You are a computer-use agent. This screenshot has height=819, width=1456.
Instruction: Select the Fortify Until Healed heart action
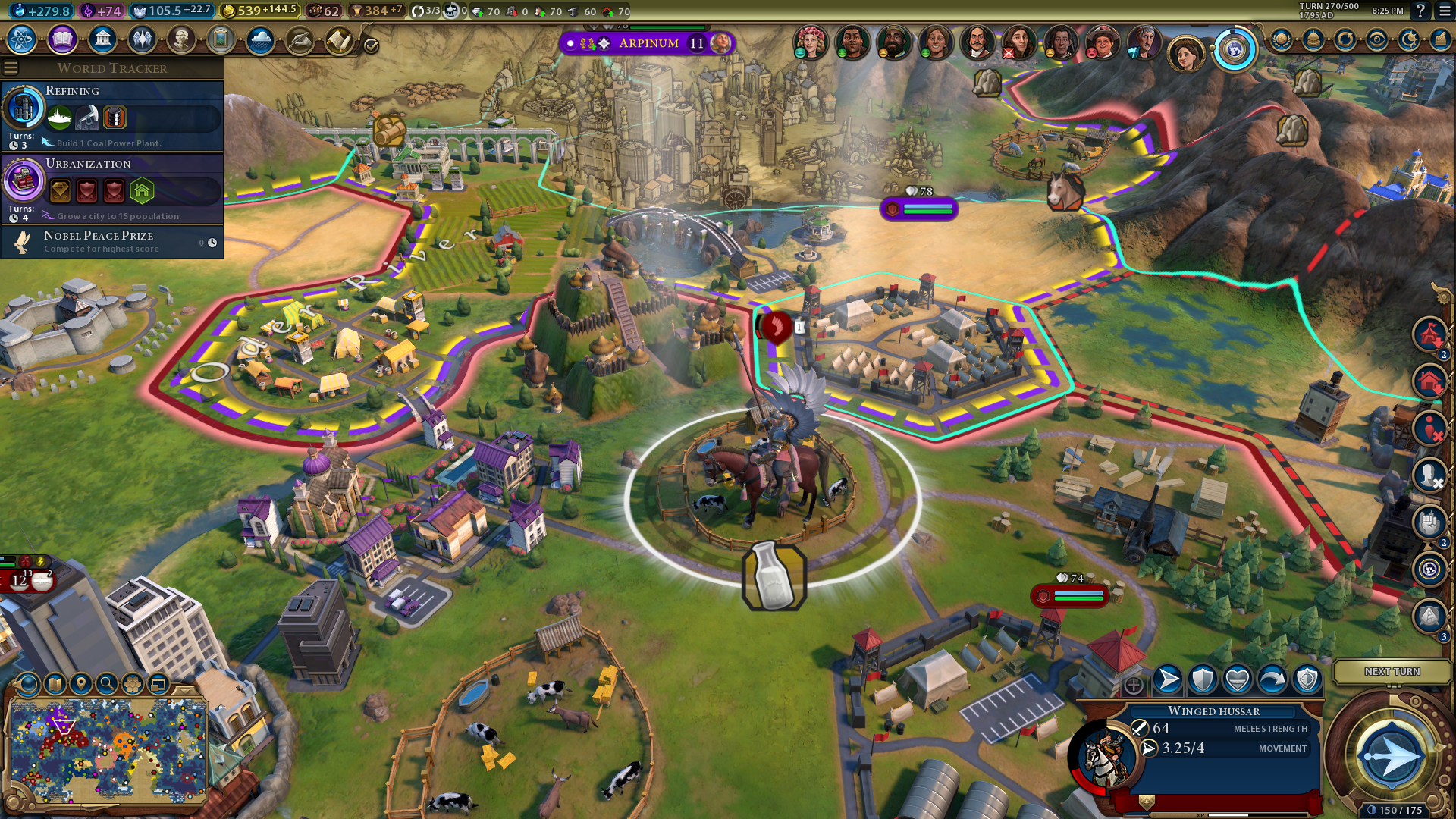tap(1238, 679)
